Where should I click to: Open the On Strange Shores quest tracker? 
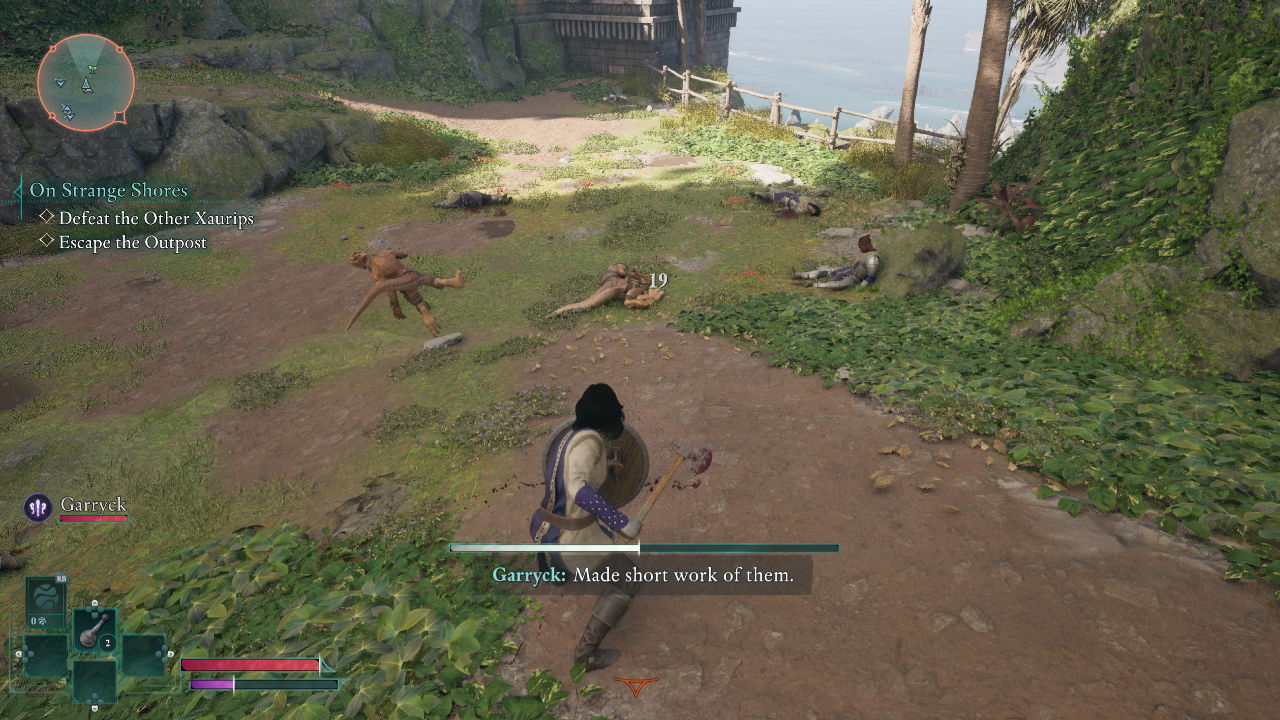(x=108, y=190)
